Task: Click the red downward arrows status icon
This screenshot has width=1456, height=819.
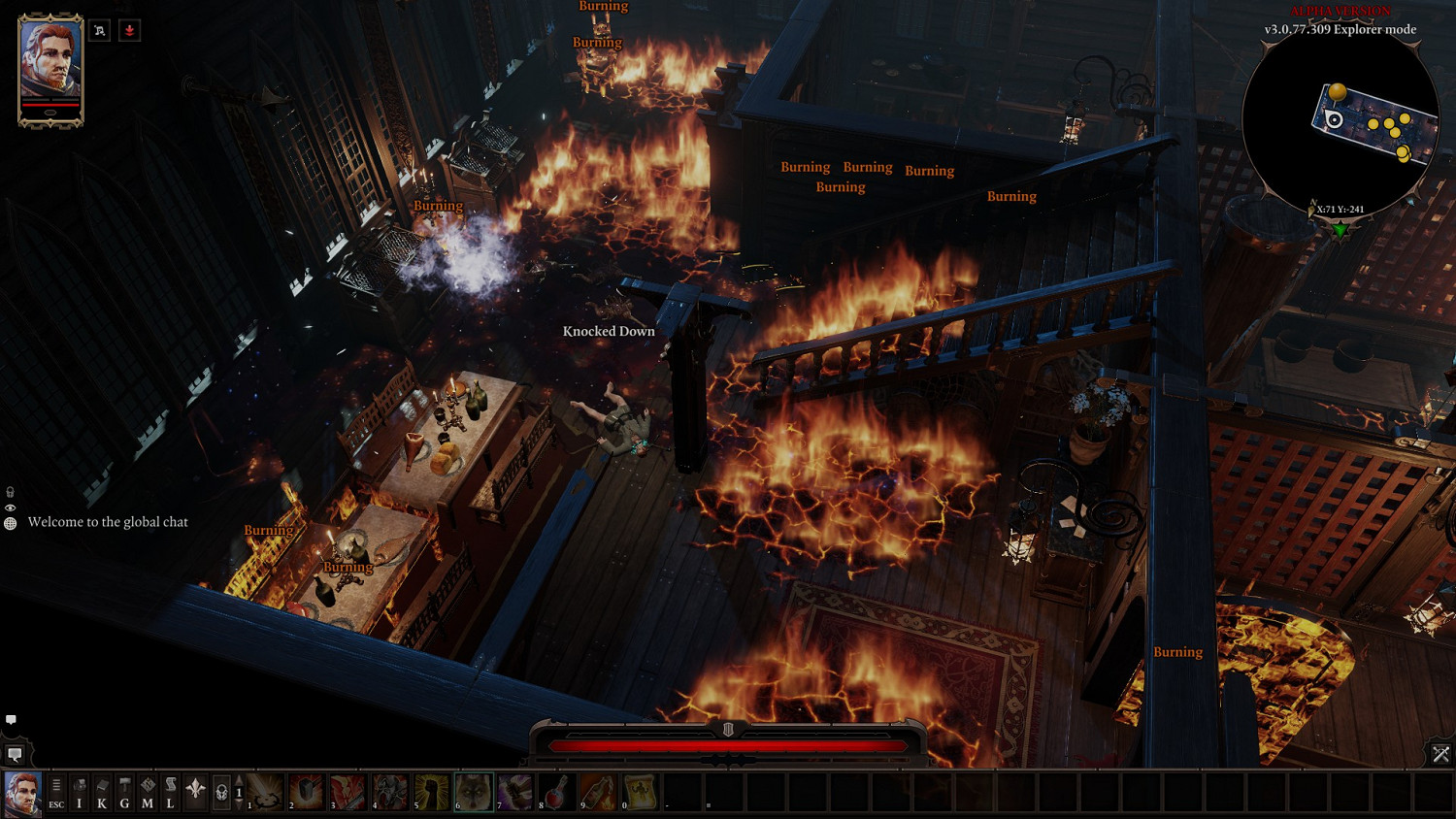Action: 129,31
